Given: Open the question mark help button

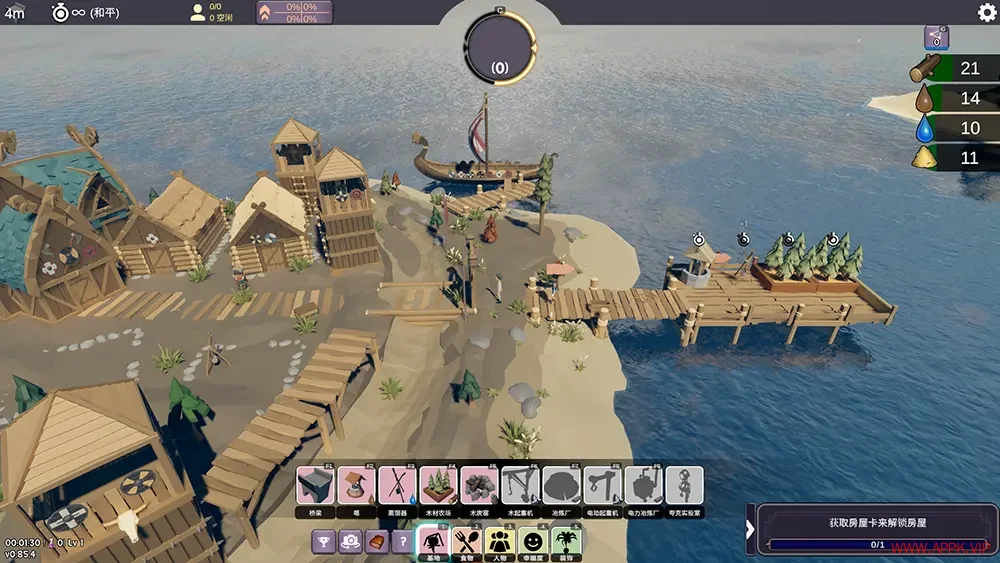Looking at the screenshot, I should pos(402,542).
